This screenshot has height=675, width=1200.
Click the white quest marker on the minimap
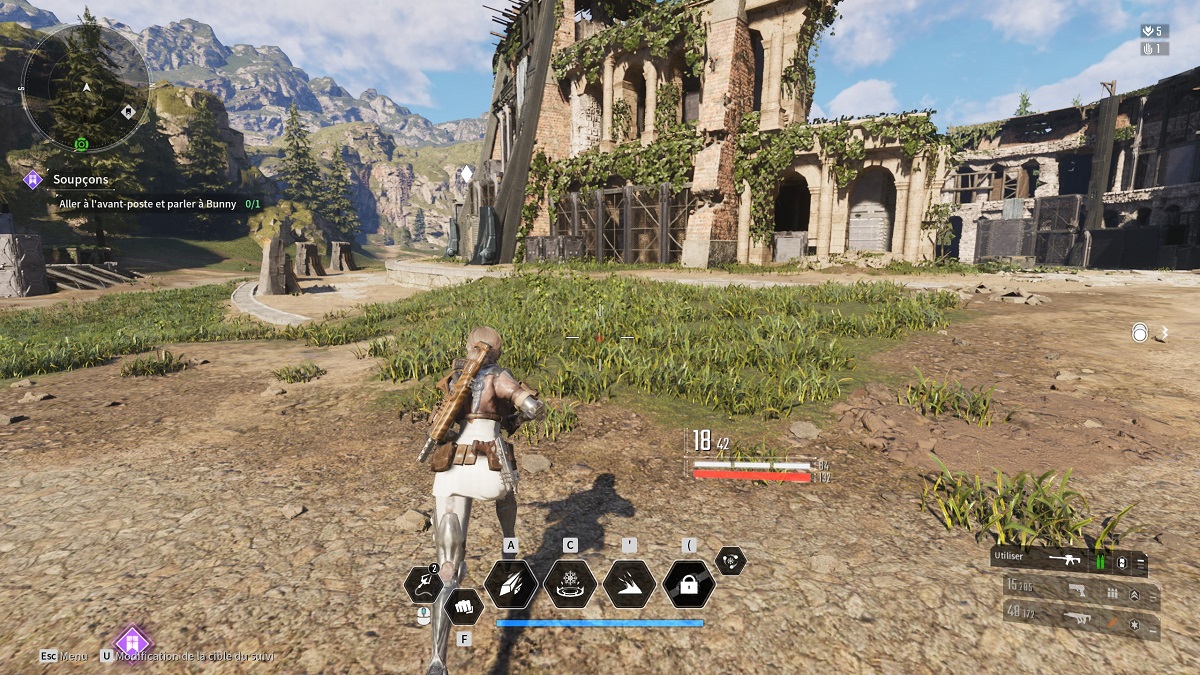128,111
